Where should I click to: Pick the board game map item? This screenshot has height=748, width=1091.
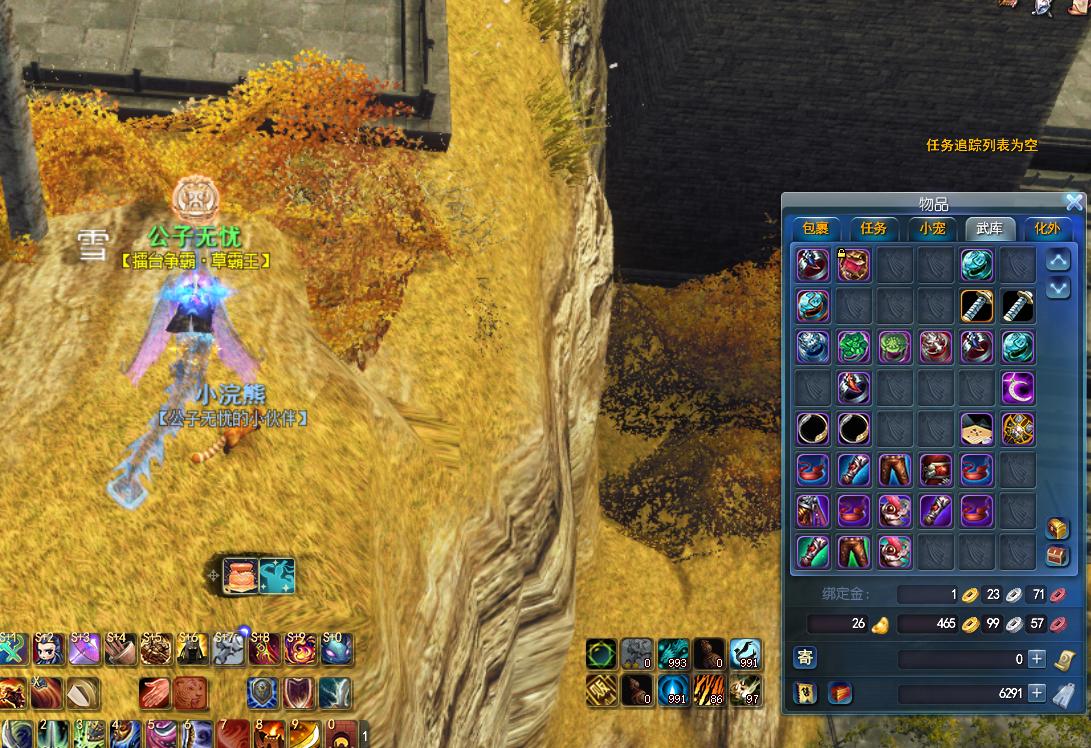coord(977,429)
